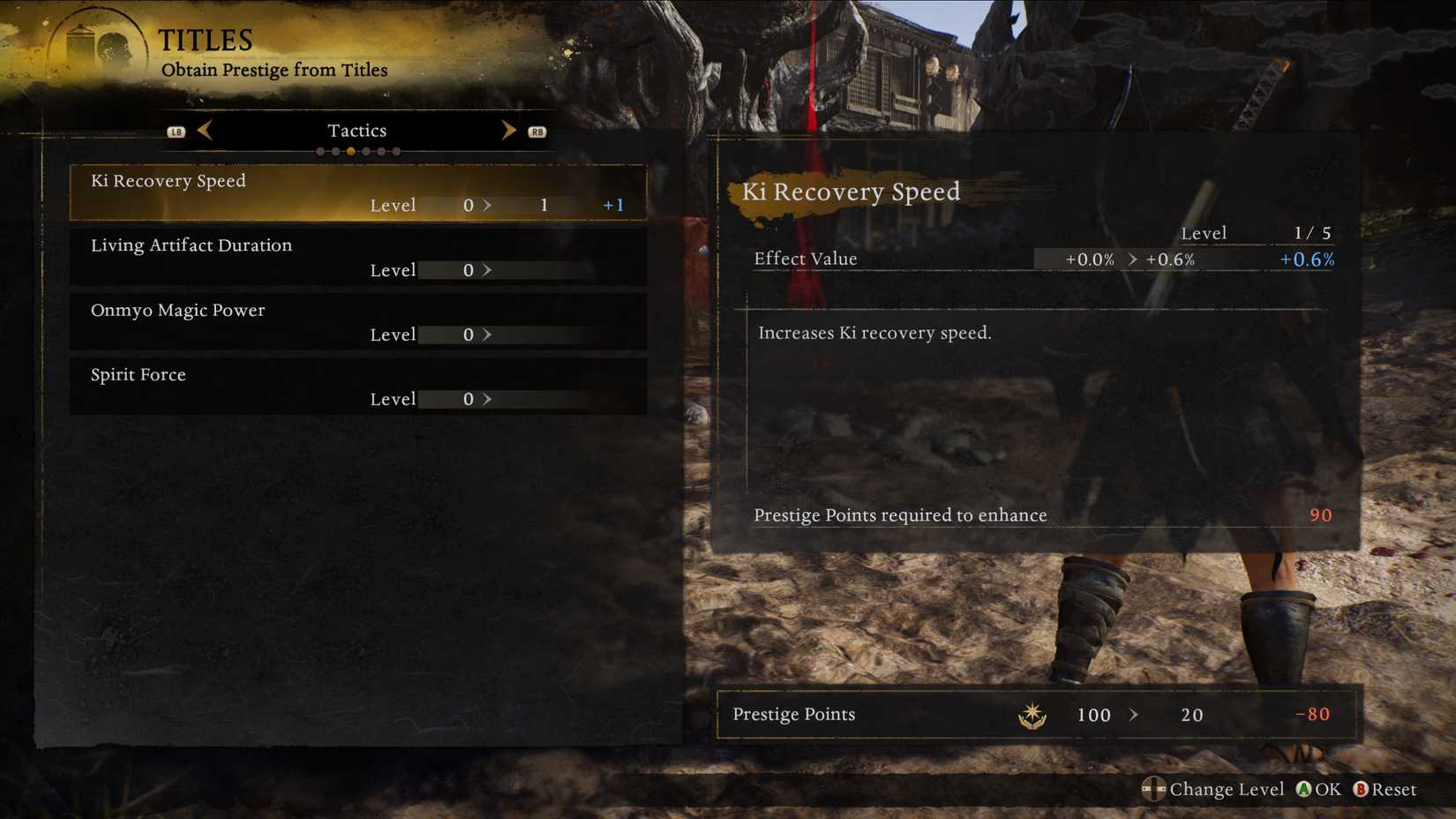Open the Tactics category label
The height and width of the screenshot is (819, 1456).
(x=356, y=130)
